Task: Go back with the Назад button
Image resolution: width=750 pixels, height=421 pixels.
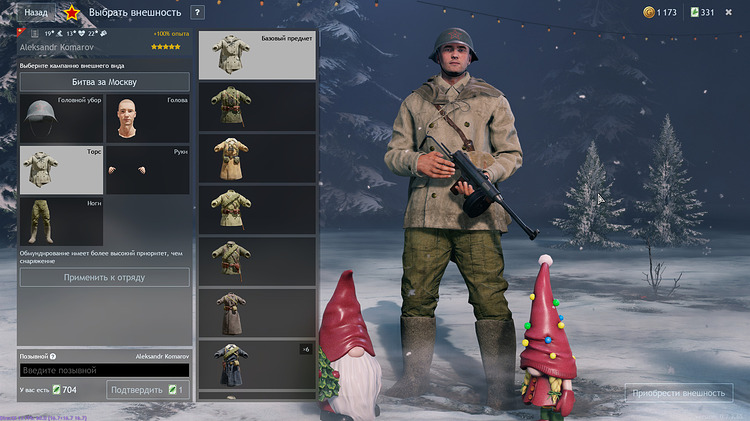Action: [x=36, y=12]
